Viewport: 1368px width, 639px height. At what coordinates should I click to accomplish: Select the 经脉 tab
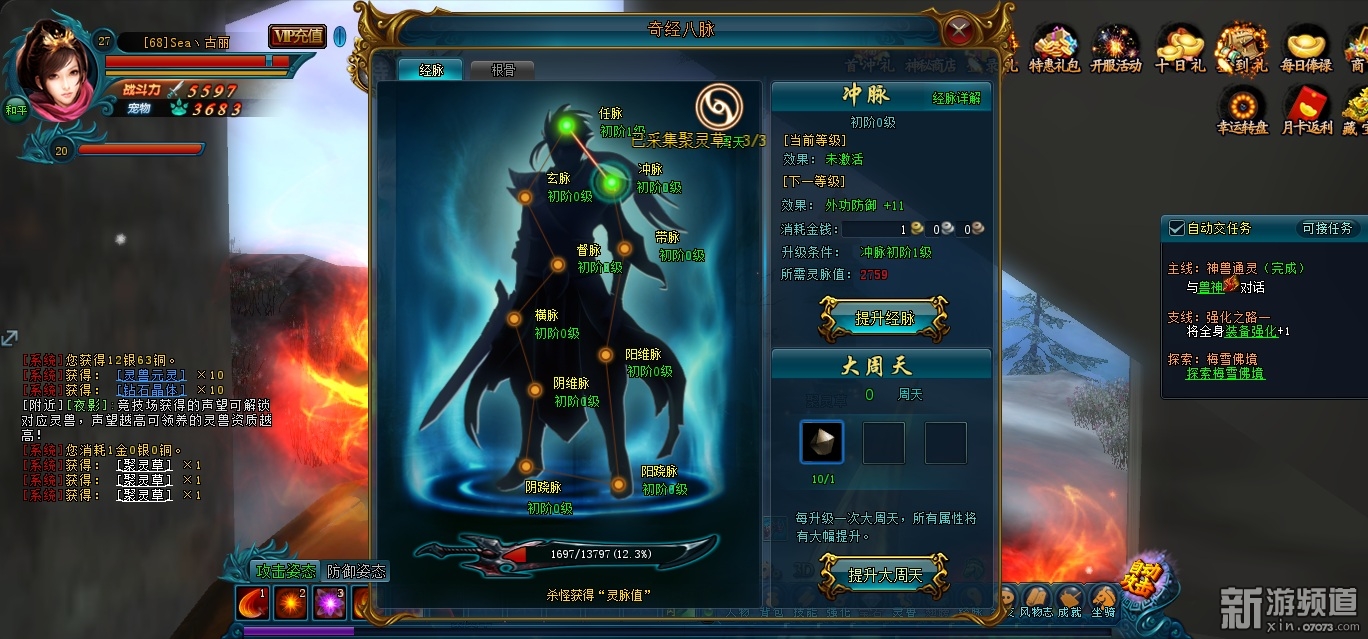tap(431, 70)
